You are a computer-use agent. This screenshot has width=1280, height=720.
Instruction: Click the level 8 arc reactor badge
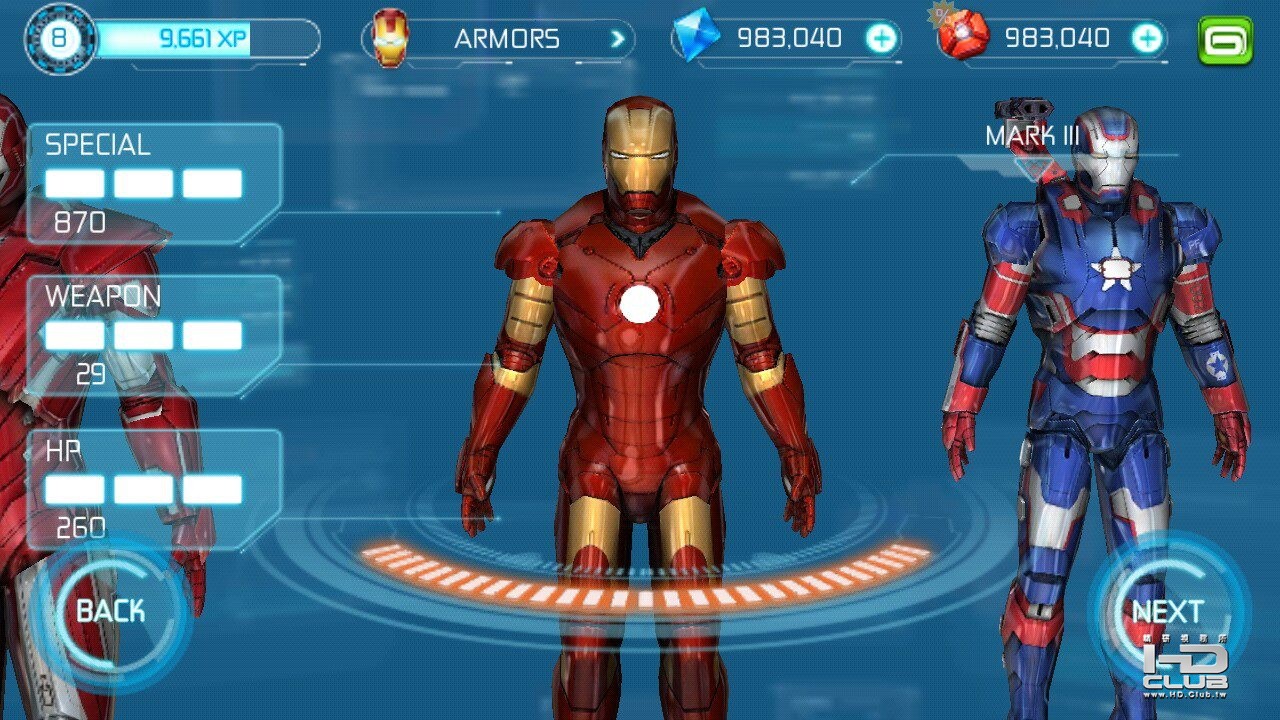60,40
